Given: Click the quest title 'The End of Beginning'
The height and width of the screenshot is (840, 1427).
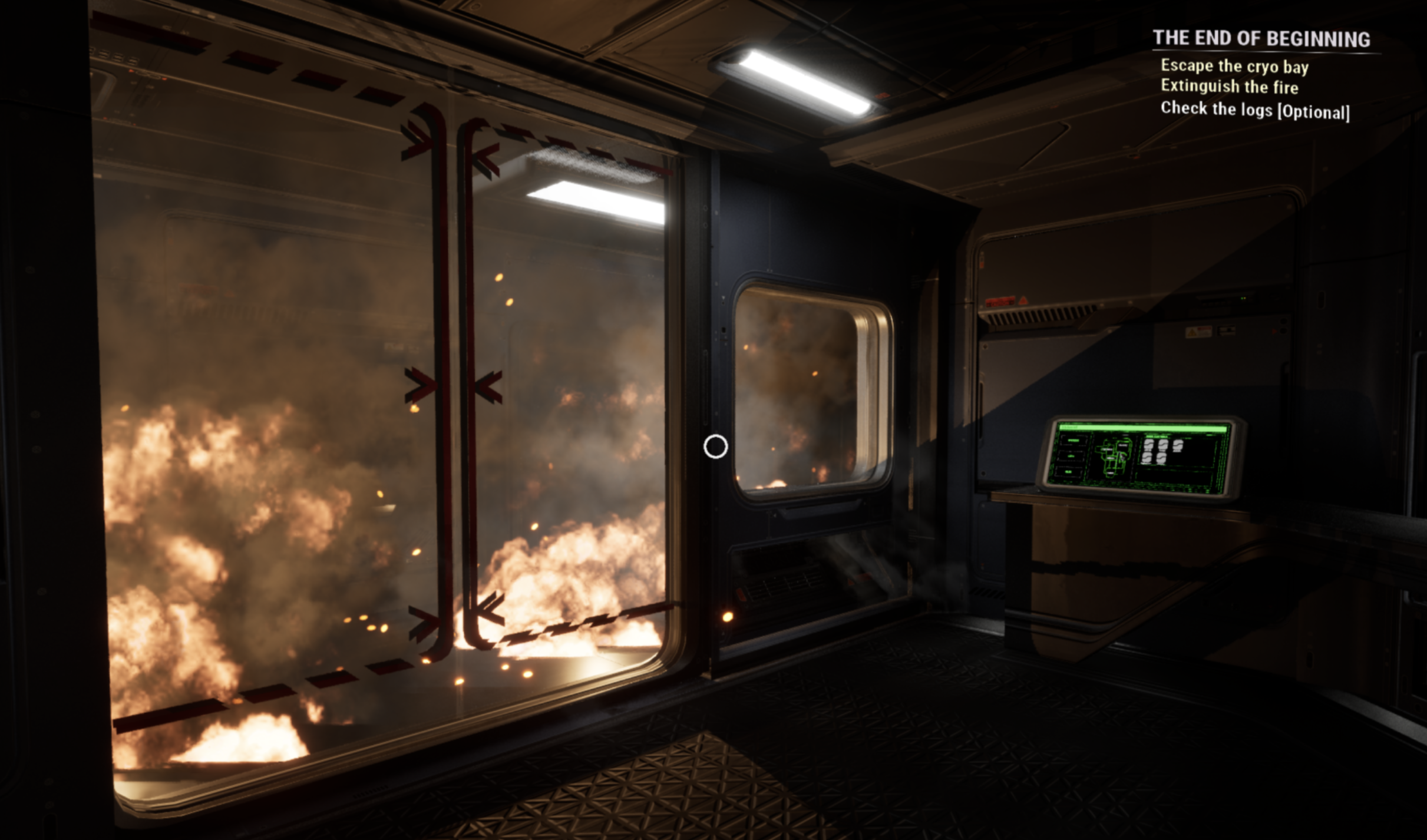Looking at the screenshot, I should [x=1261, y=39].
